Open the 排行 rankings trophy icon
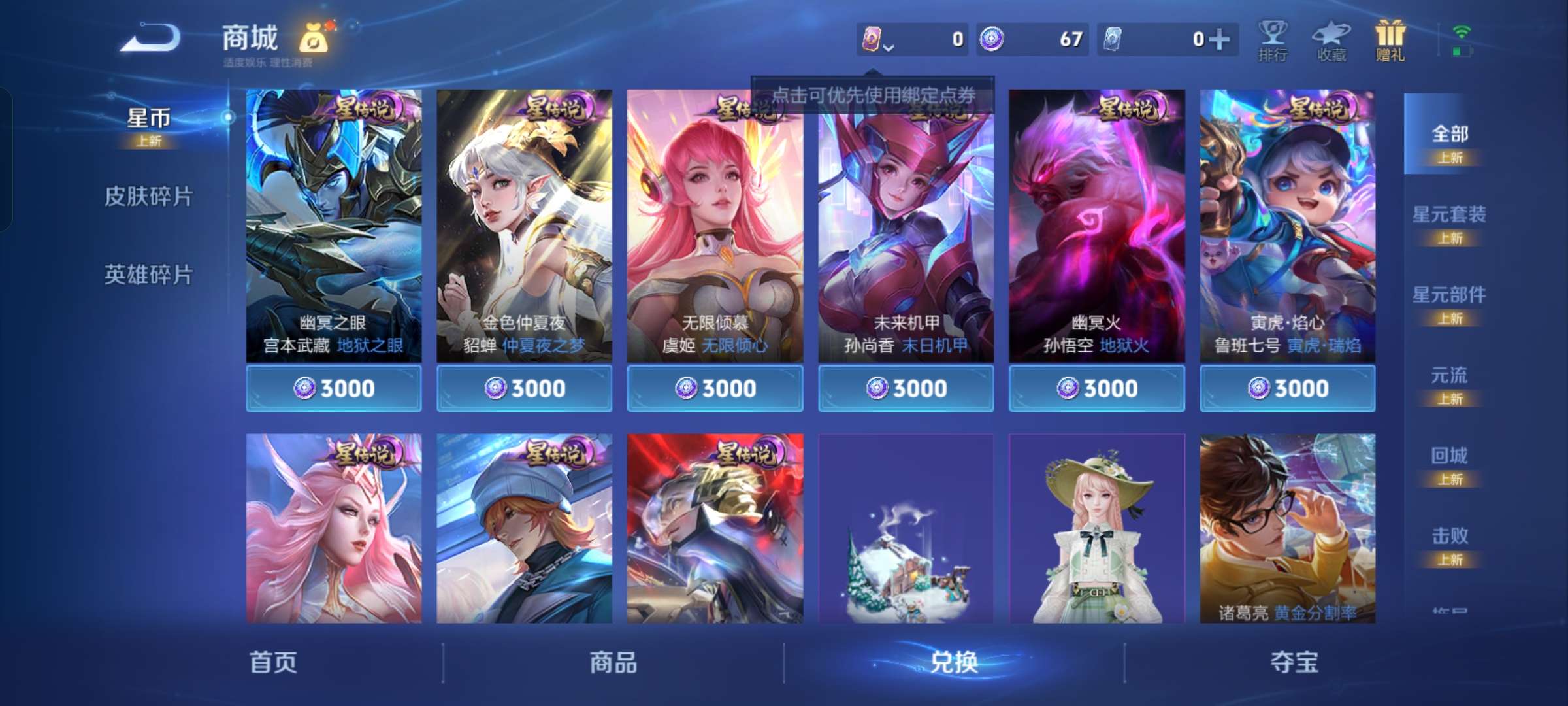This screenshot has width=1568, height=706. [1273, 39]
